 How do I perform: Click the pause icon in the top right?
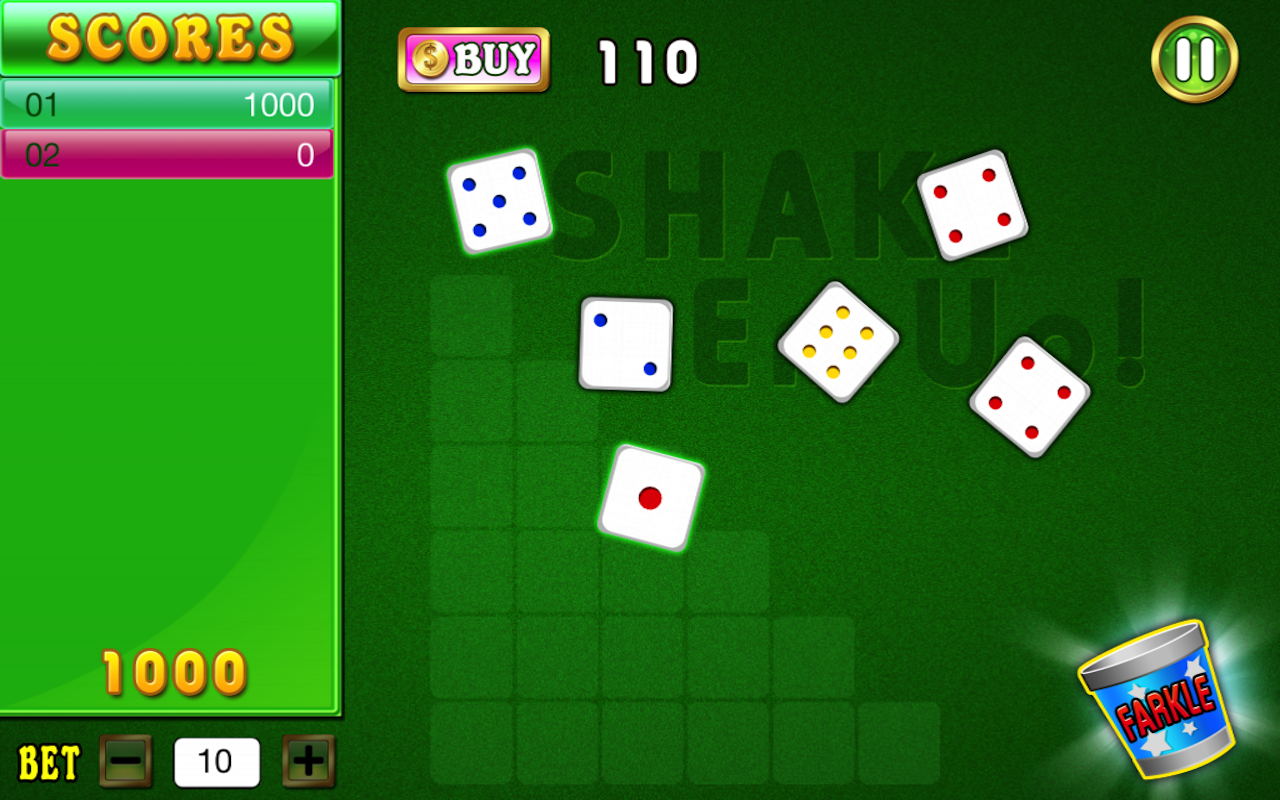click(x=1194, y=59)
